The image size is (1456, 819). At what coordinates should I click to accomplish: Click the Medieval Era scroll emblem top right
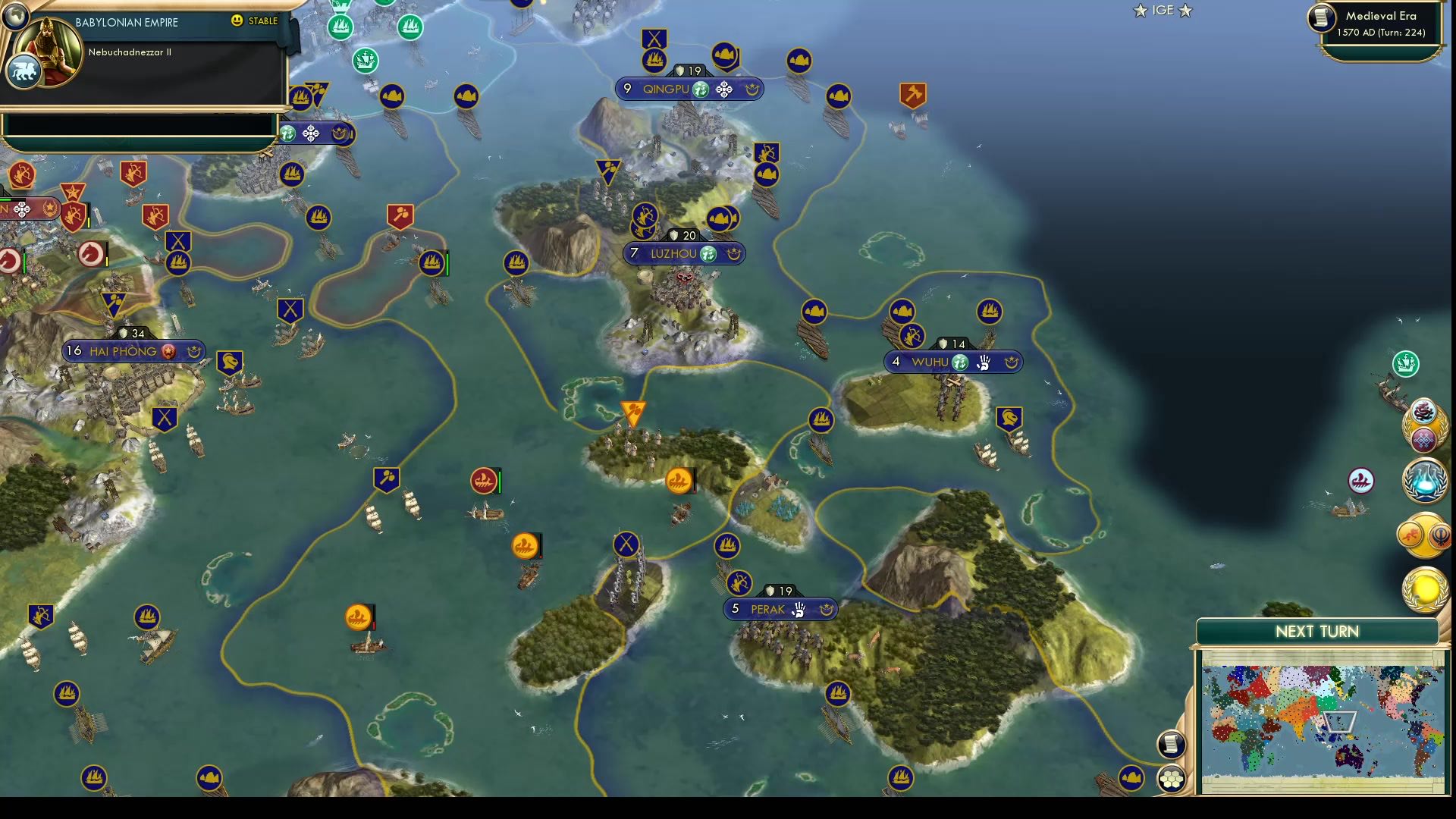click(1323, 19)
